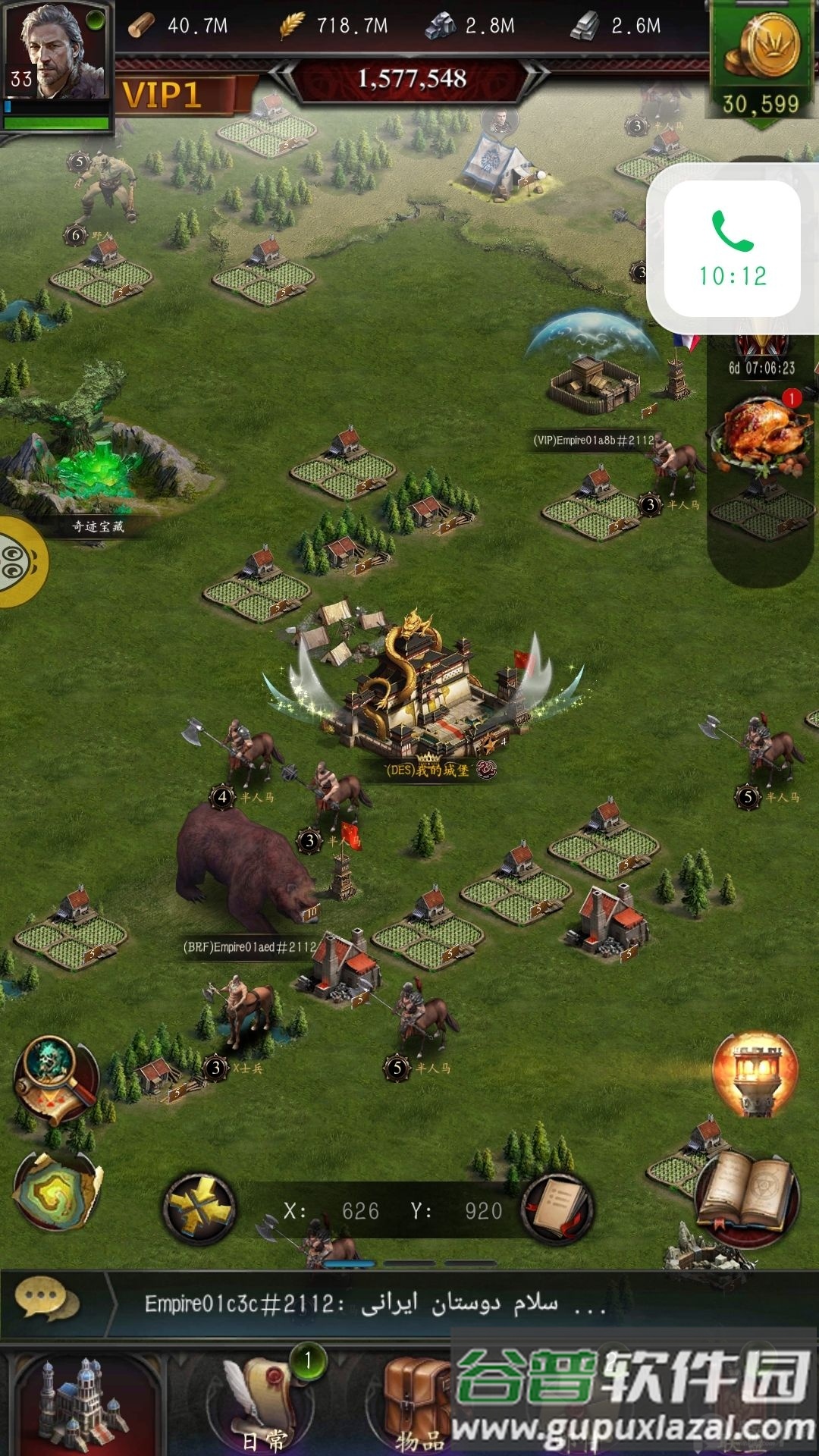The height and width of the screenshot is (1456, 819).
Task: Tap the wheat food resource counter
Action: (334, 26)
